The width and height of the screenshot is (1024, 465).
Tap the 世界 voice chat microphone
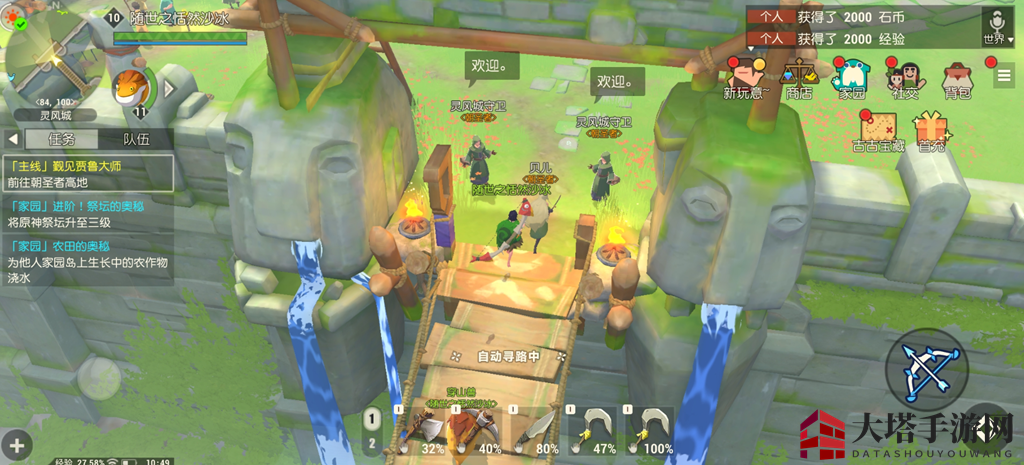[994, 24]
